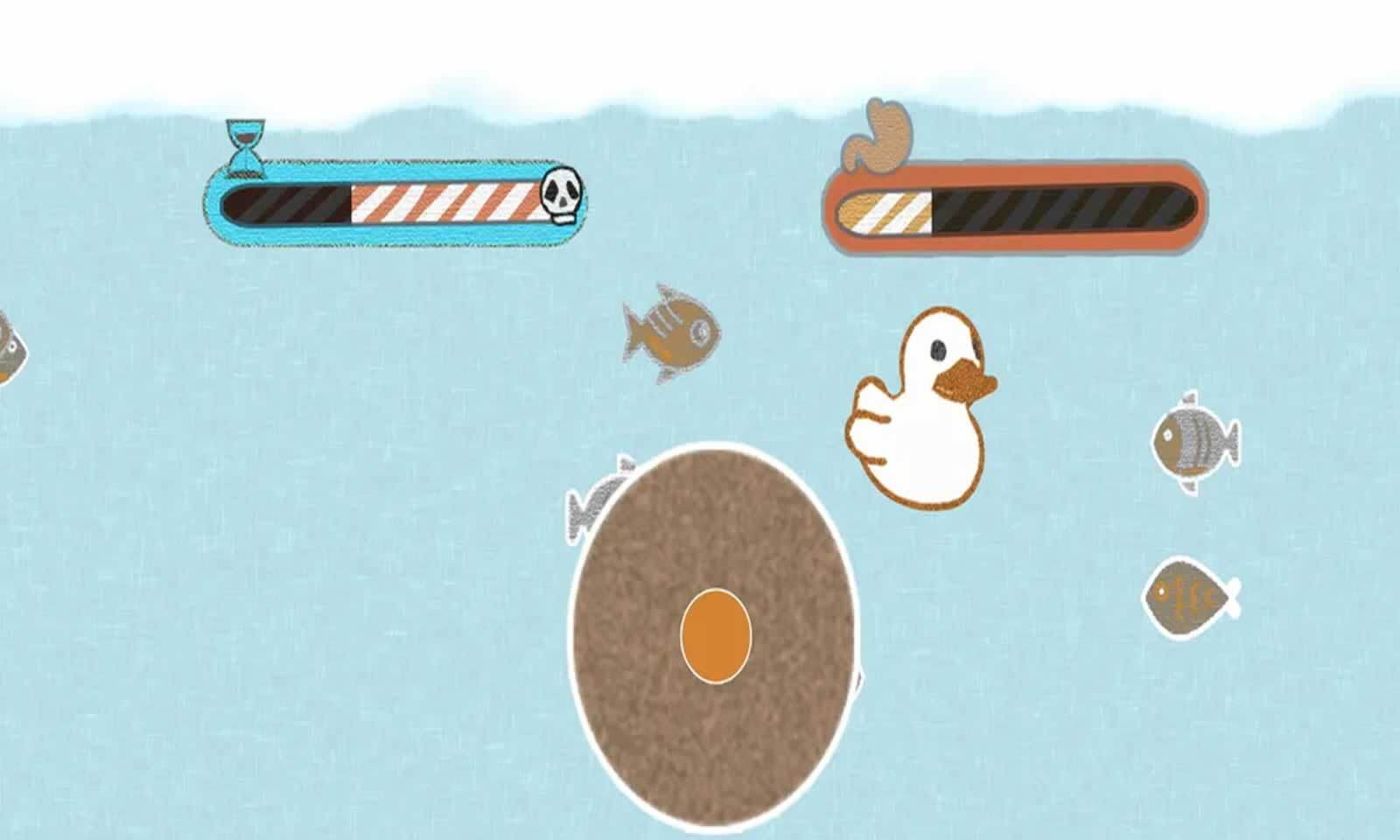Tap the skull marker to toggle danger warning
The height and width of the screenshot is (840, 1400).
pyautogui.click(x=563, y=196)
